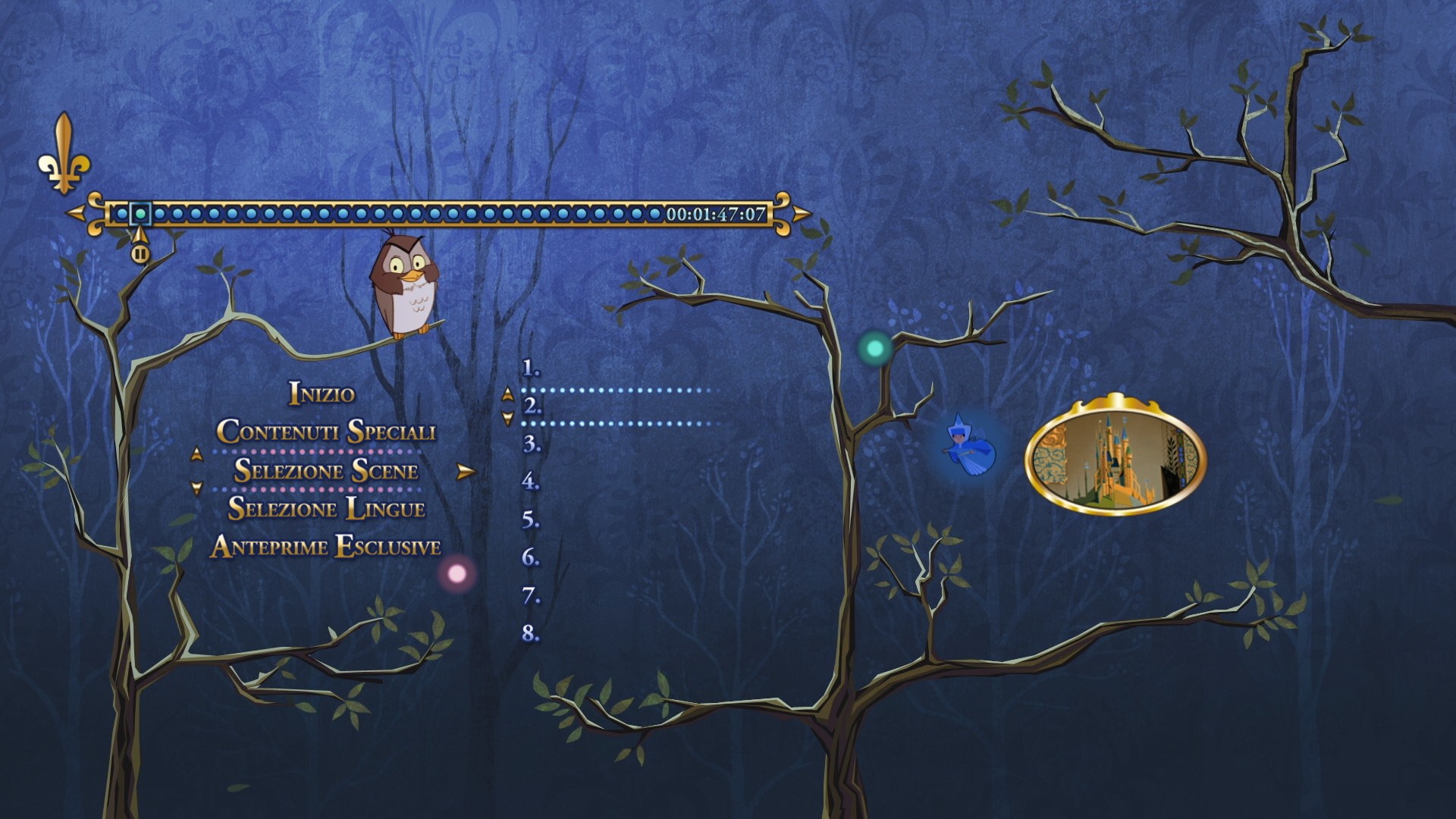Image resolution: width=1456 pixels, height=819 pixels.
Task: Click the pause button under the timeline
Action: tap(140, 254)
